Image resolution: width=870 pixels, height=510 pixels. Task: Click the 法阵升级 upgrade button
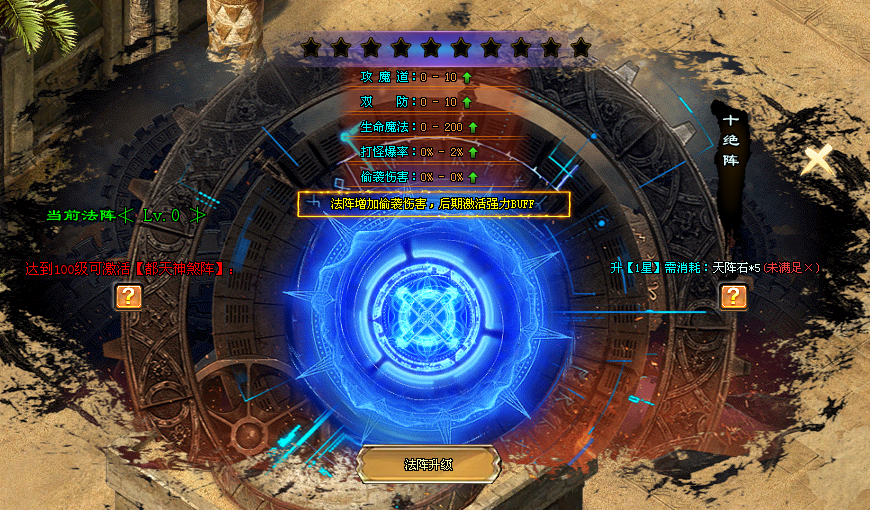[x=429, y=464]
